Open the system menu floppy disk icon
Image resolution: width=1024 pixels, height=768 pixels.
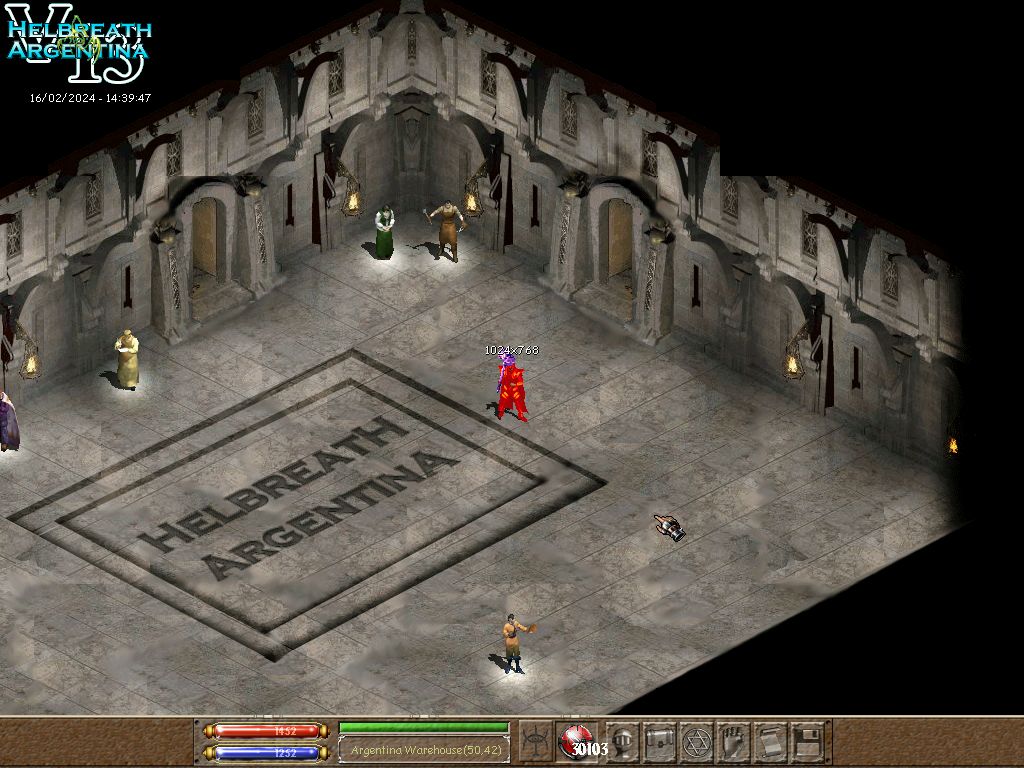tap(807, 742)
